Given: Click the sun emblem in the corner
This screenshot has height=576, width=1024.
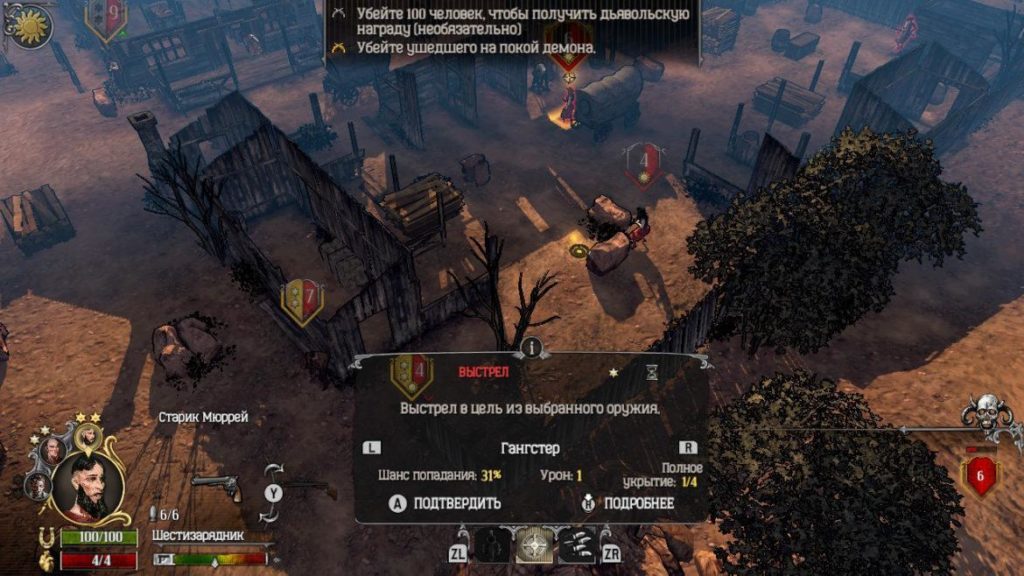Looking at the screenshot, I should click(x=27, y=24).
